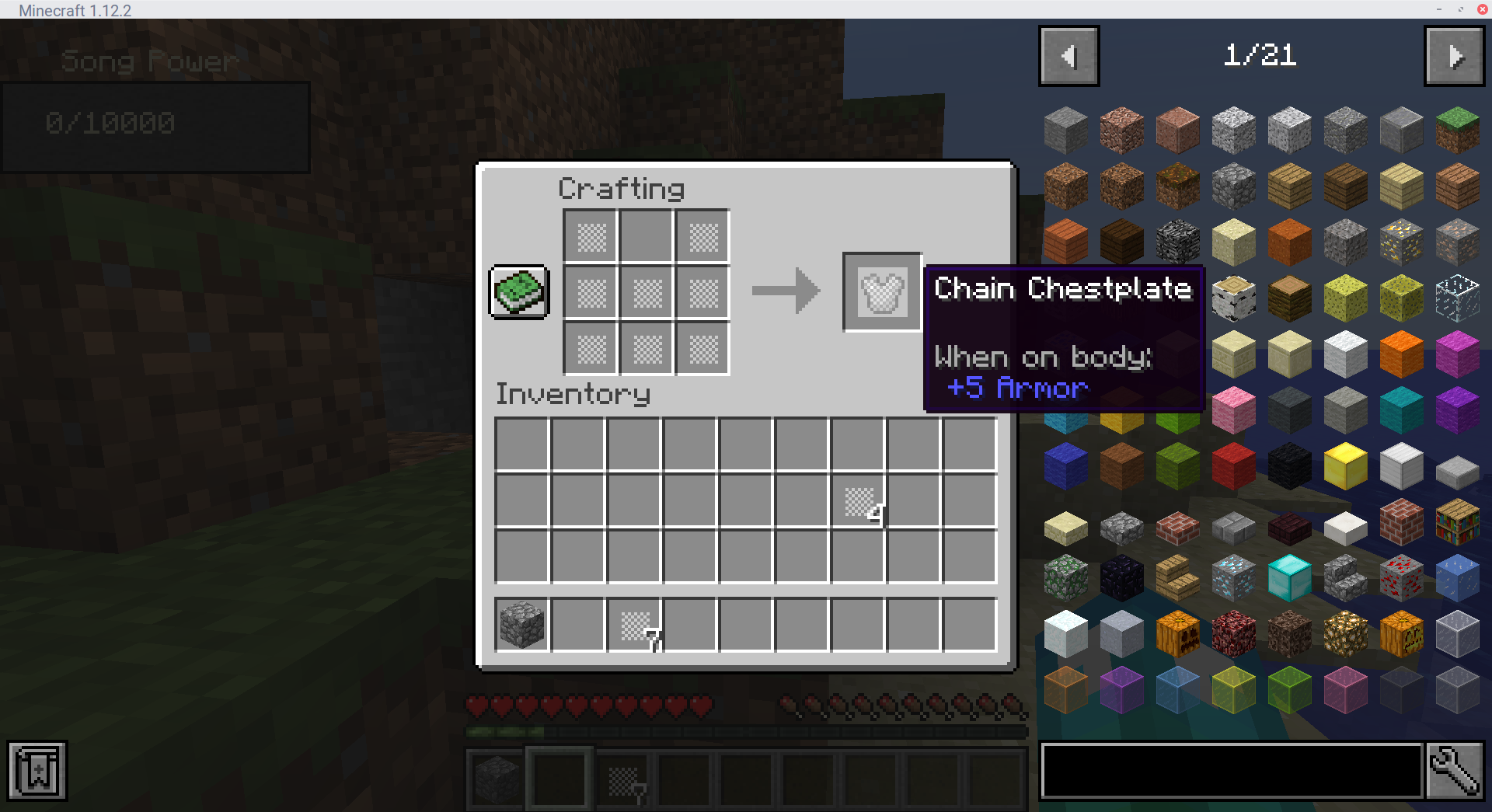Select the cobblestone in the first hotbar slot

point(495,779)
